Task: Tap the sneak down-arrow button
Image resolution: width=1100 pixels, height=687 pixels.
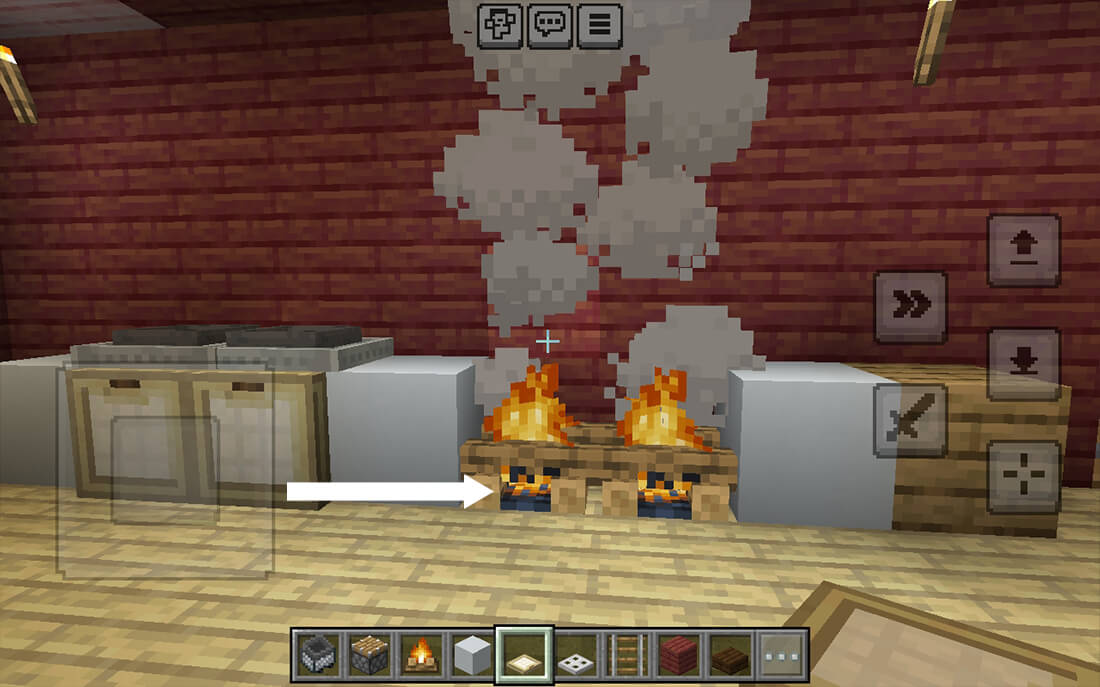Action: click(x=1023, y=364)
